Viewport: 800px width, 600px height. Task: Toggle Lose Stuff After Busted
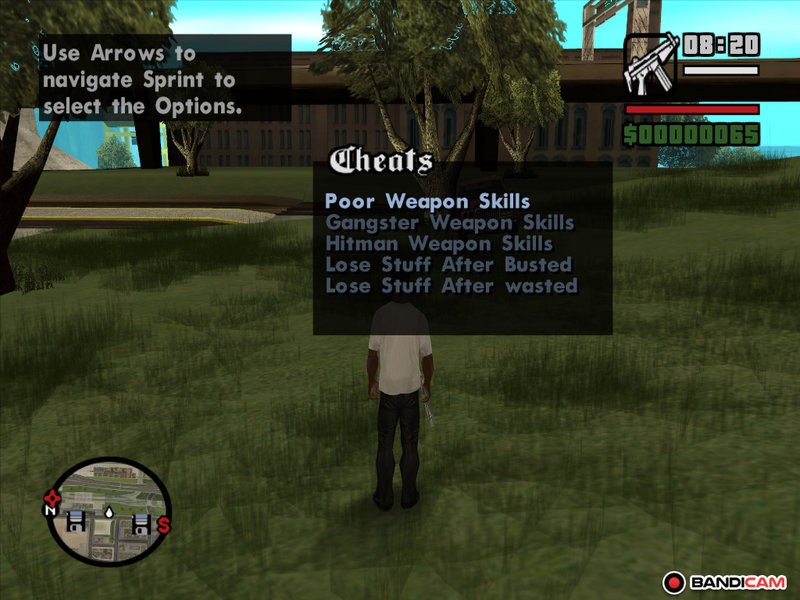448,264
